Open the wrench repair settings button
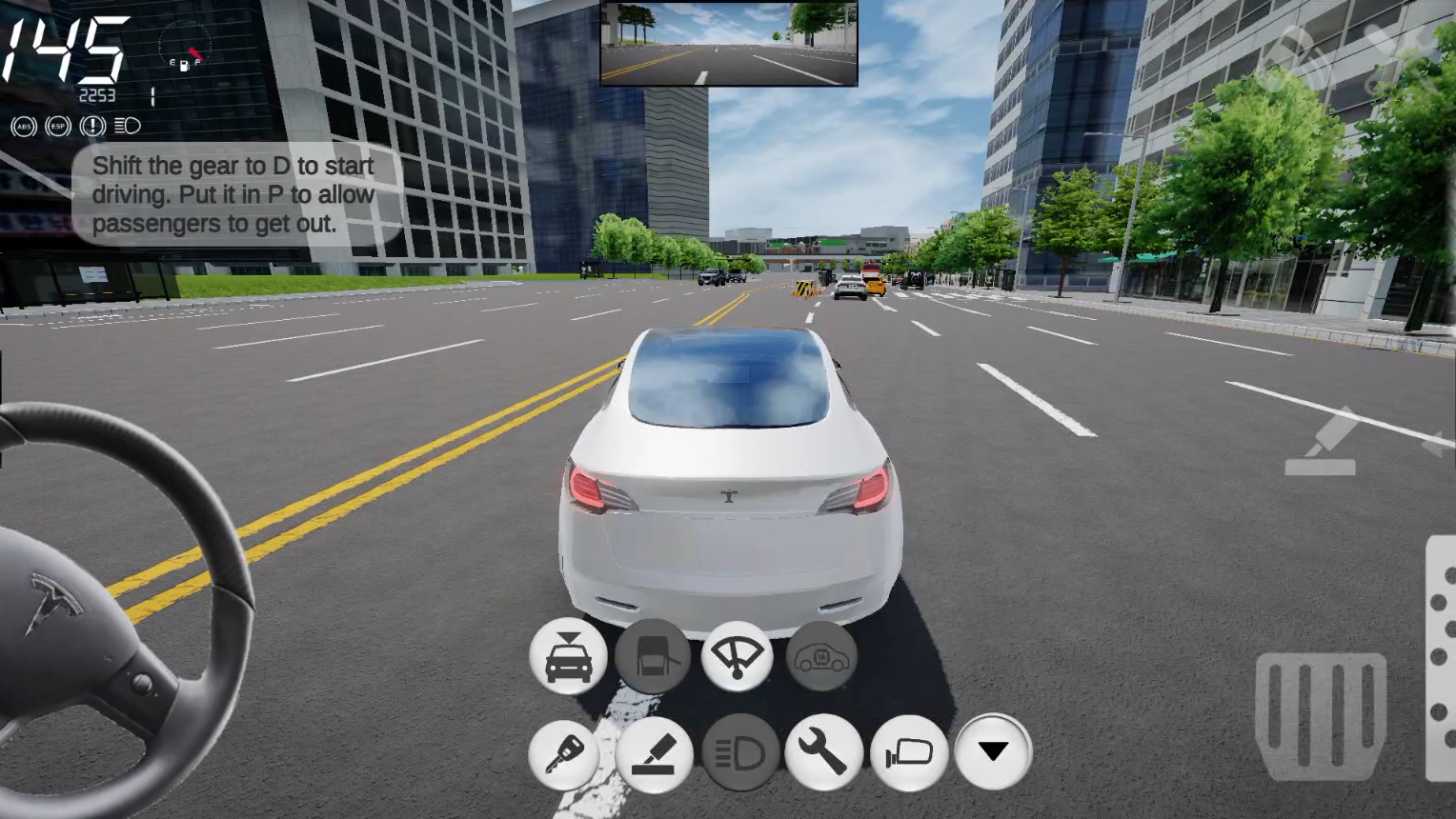This screenshot has height=819, width=1456. (x=823, y=754)
